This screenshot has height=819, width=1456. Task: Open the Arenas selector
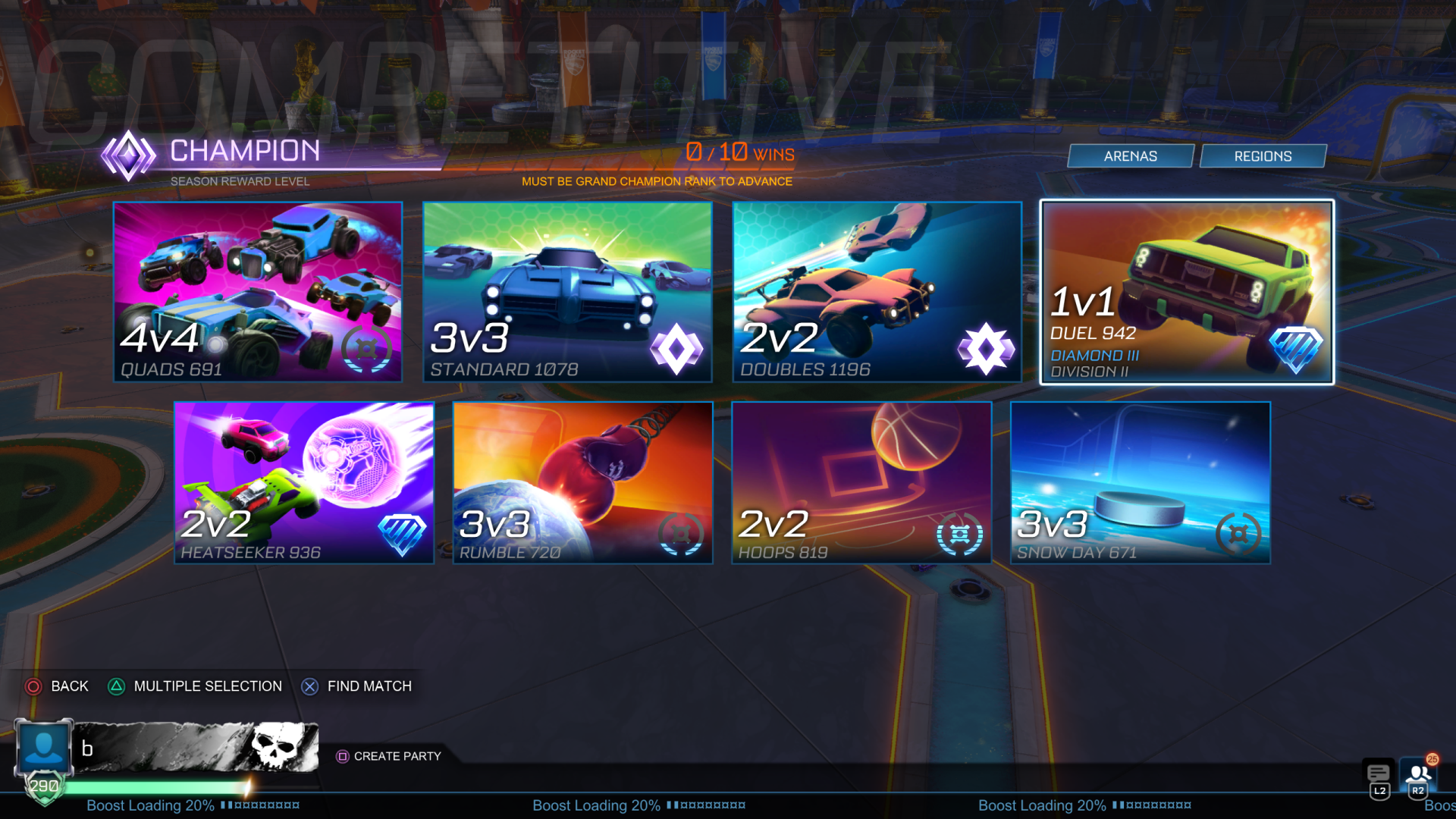click(1129, 155)
